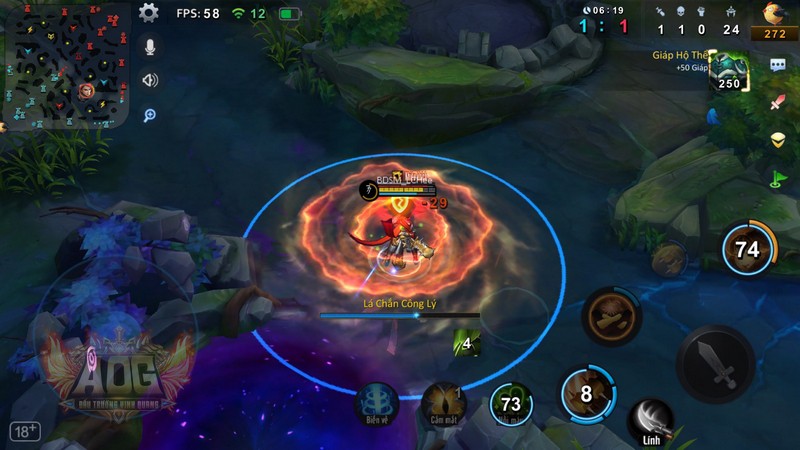
Task: Send the red sword attack signal
Action: (x=778, y=103)
